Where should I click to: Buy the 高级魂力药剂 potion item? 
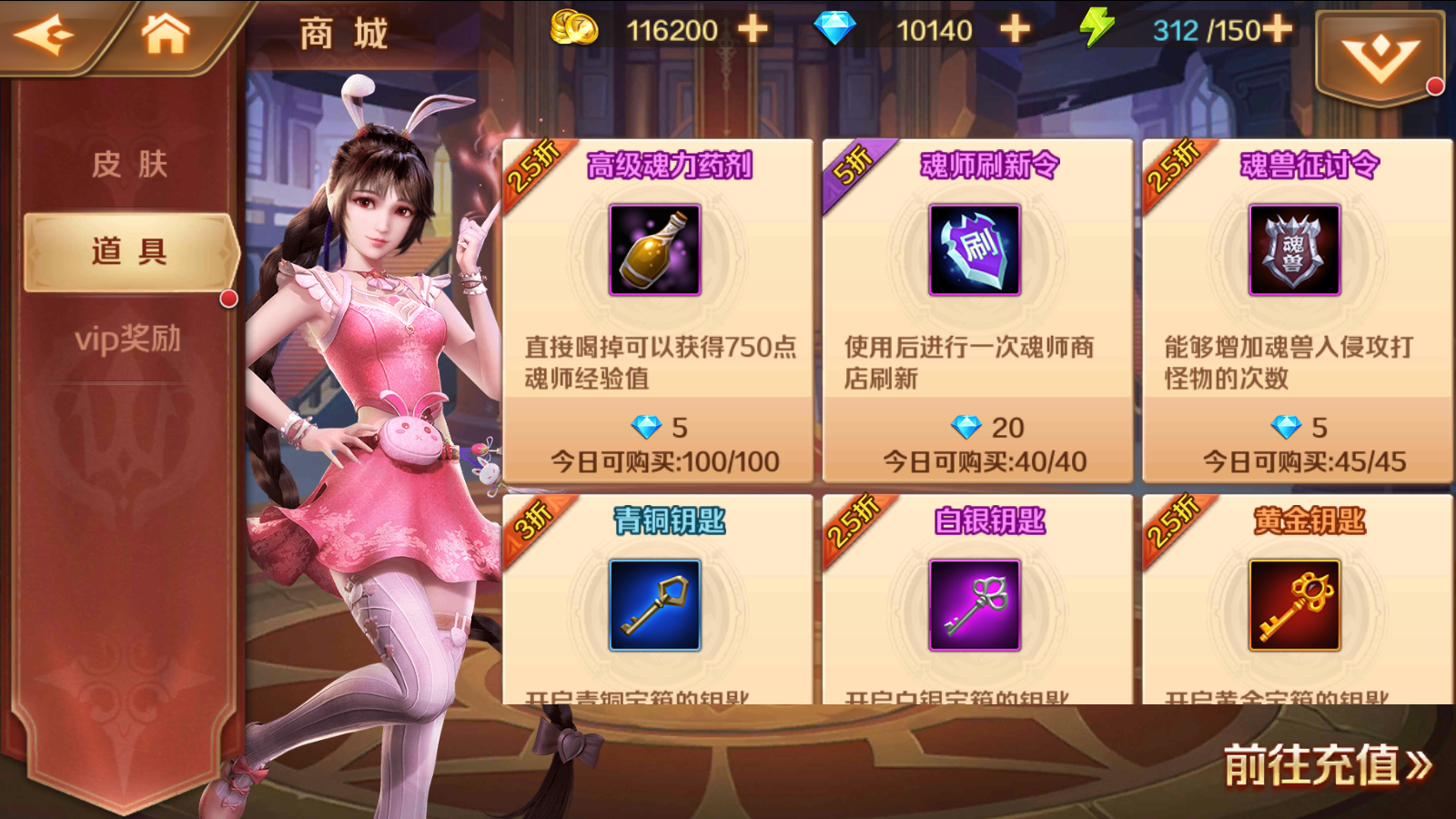point(657,310)
